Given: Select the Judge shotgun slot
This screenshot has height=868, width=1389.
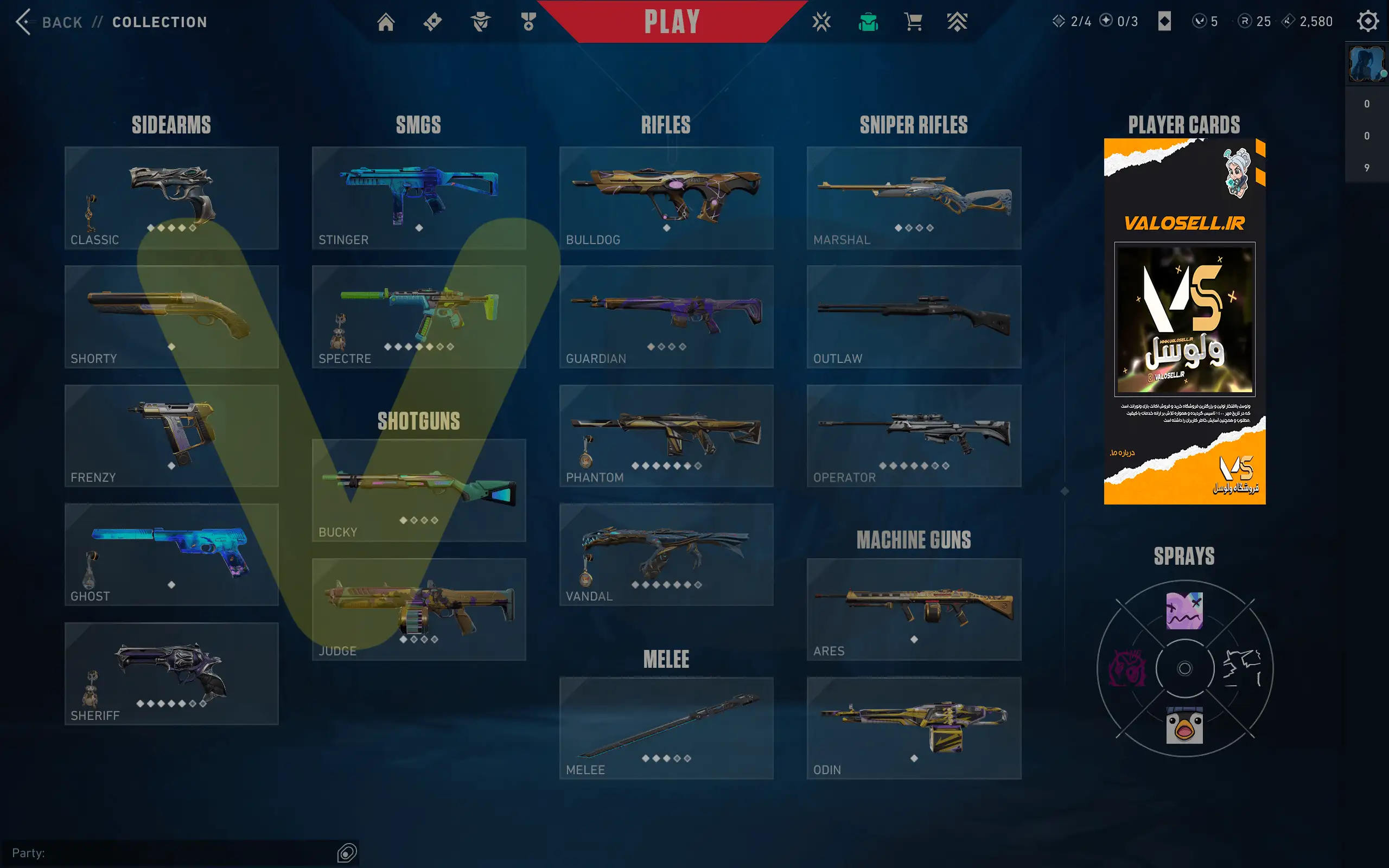Looking at the screenshot, I should (x=418, y=609).
